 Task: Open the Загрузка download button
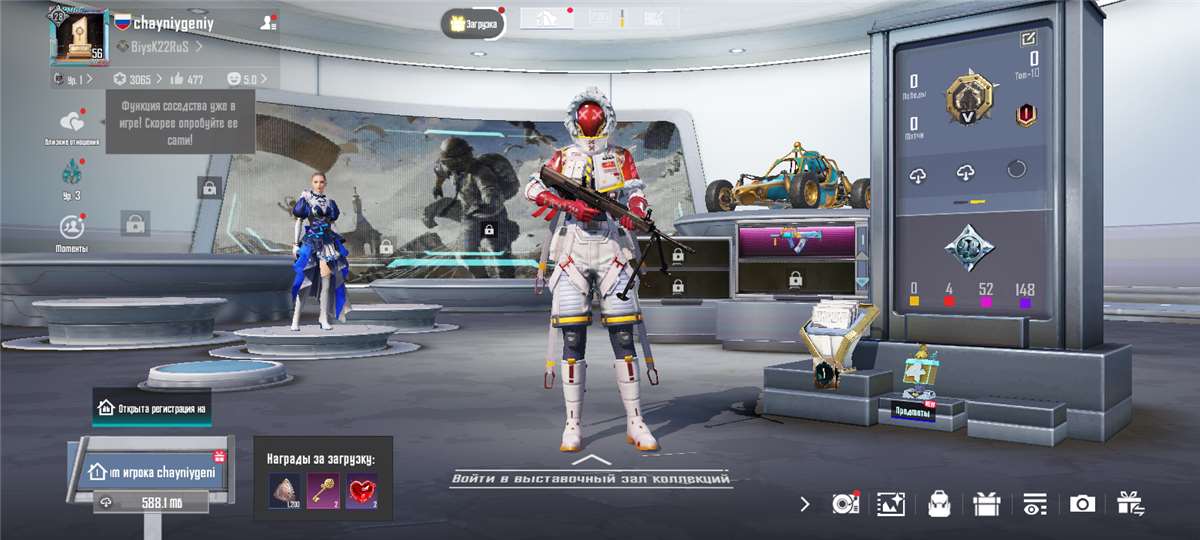pos(473,23)
